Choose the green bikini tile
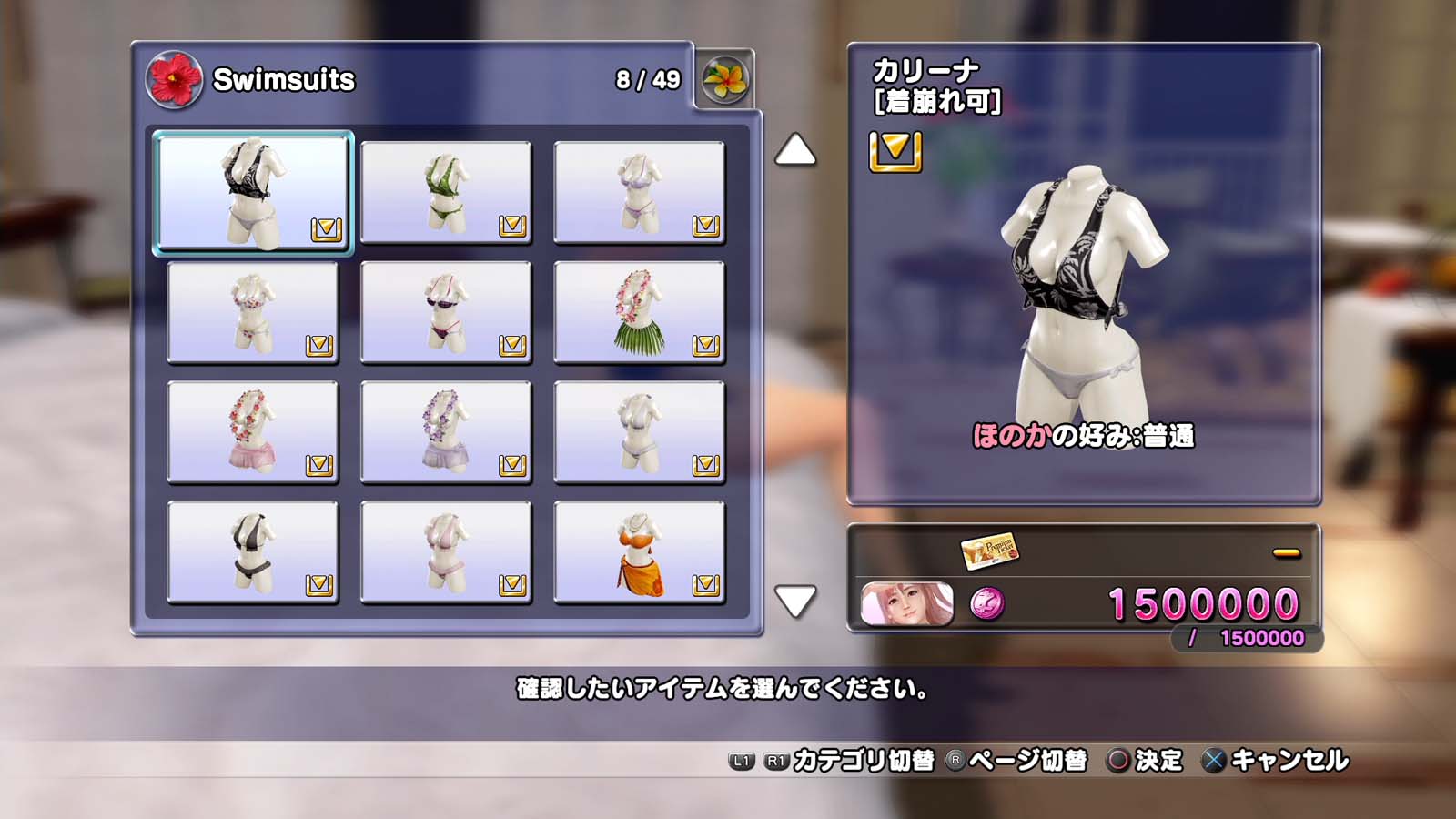 (446, 192)
